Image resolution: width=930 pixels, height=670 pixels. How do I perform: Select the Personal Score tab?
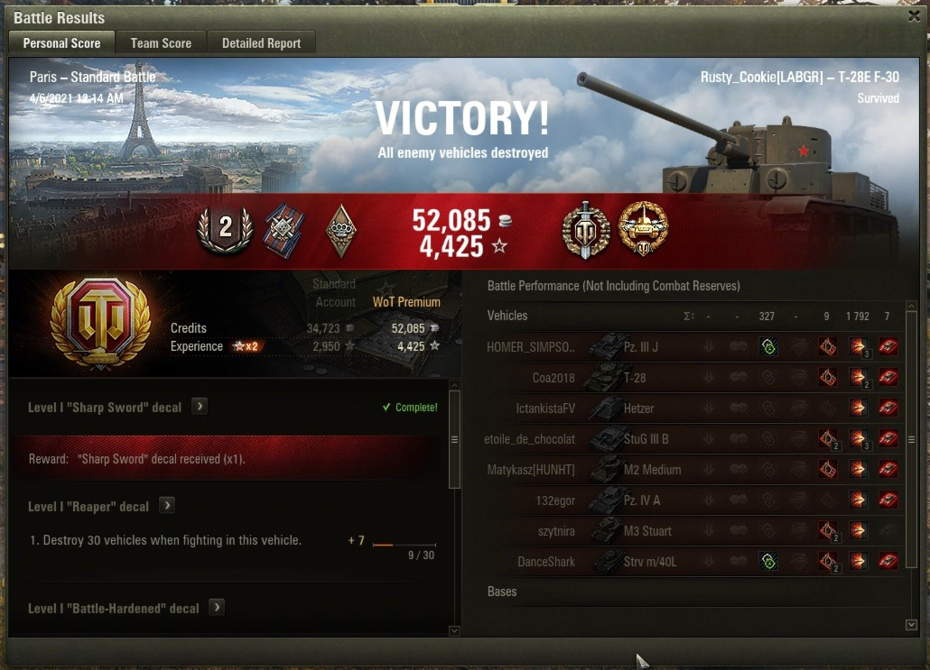61,43
